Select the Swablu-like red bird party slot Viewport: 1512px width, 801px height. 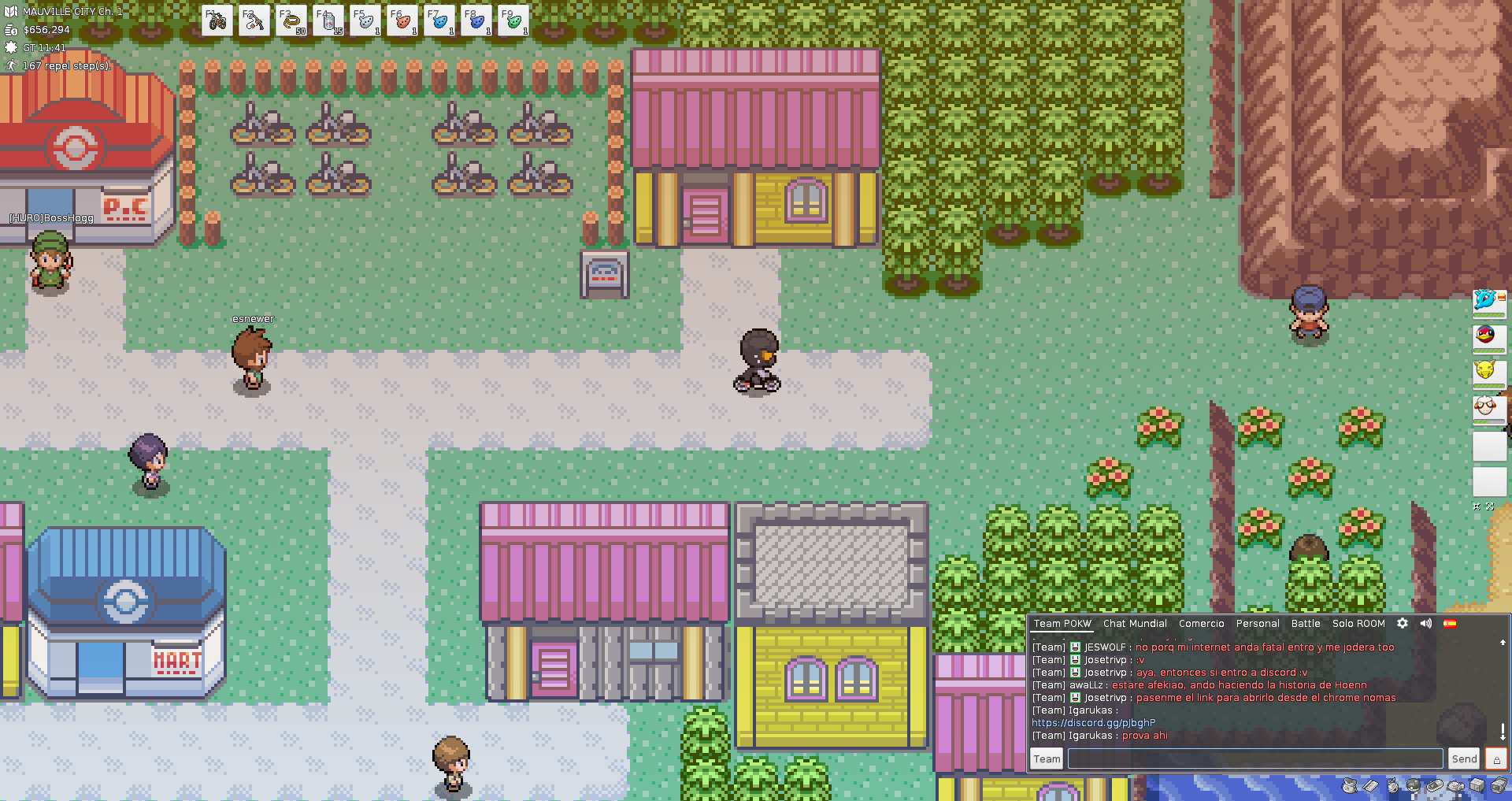(1486, 336)
